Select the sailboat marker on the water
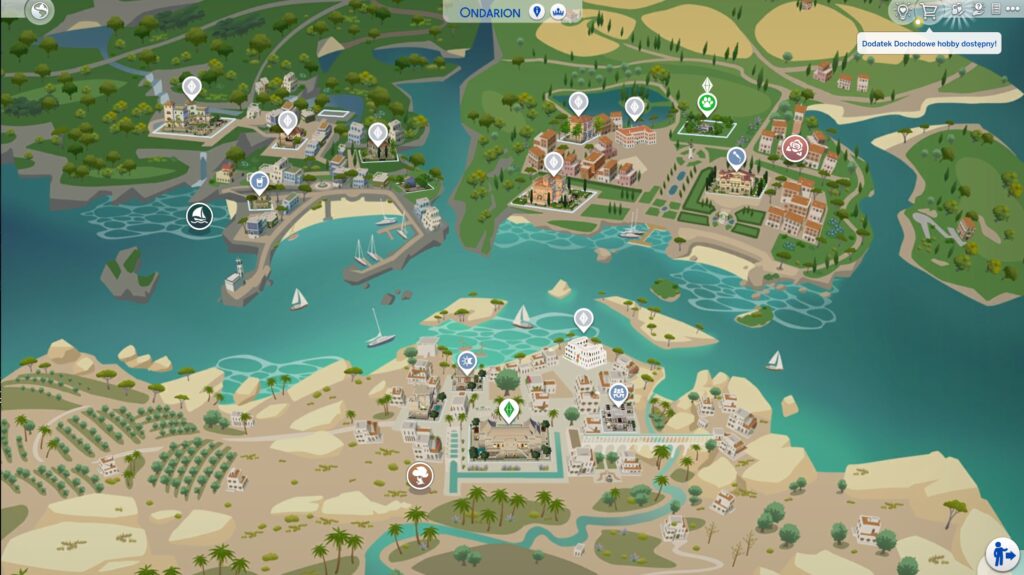This screenshot has height=575, width=1024. point(199,215)
